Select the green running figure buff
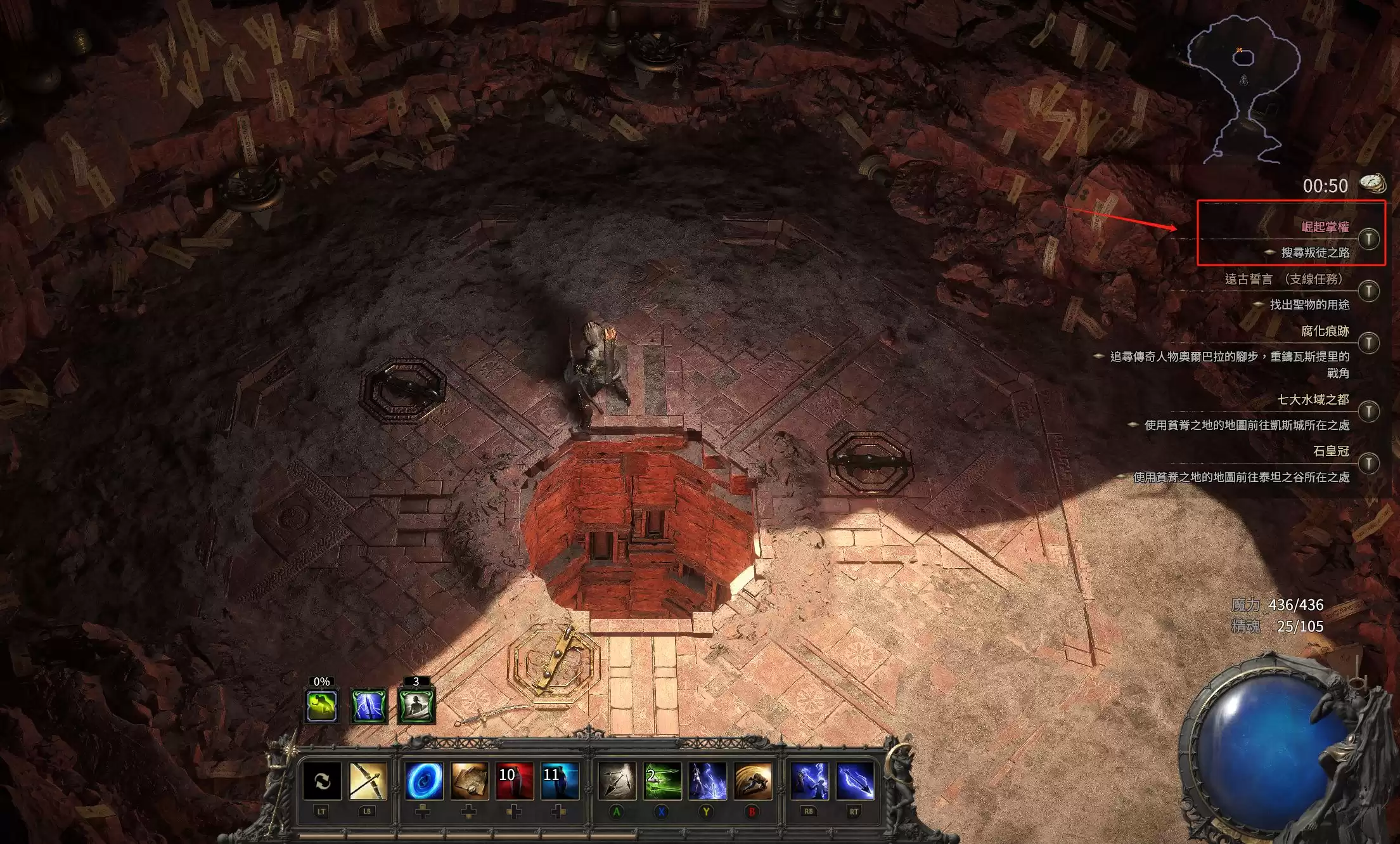 click(x=322, y=706)
